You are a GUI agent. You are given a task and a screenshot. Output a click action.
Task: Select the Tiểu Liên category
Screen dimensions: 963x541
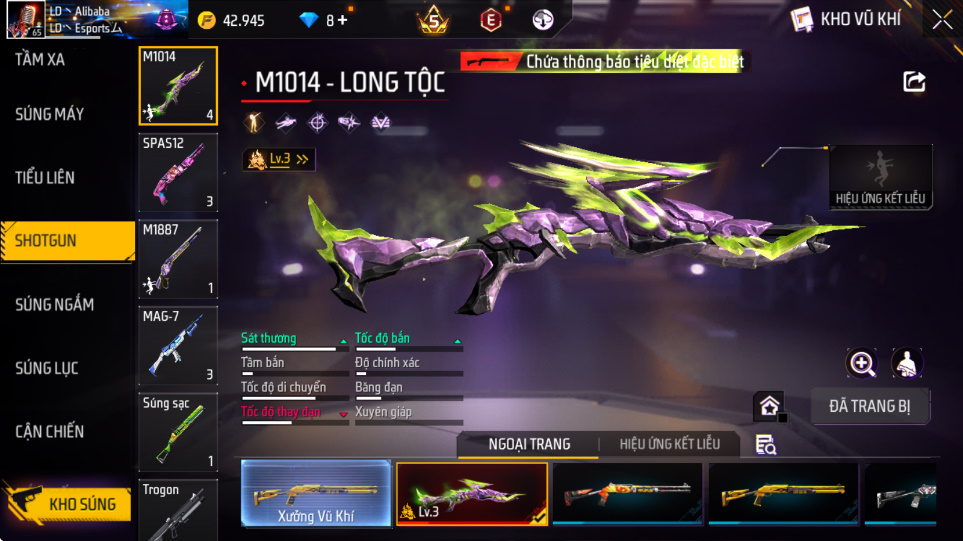tap(45, 178)
